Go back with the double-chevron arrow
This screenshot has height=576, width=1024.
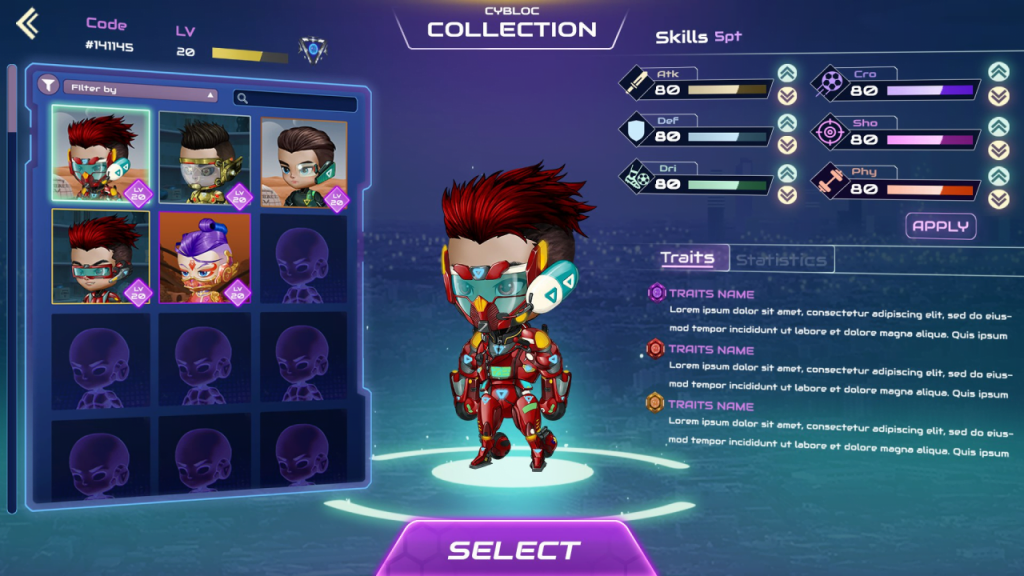27,23
